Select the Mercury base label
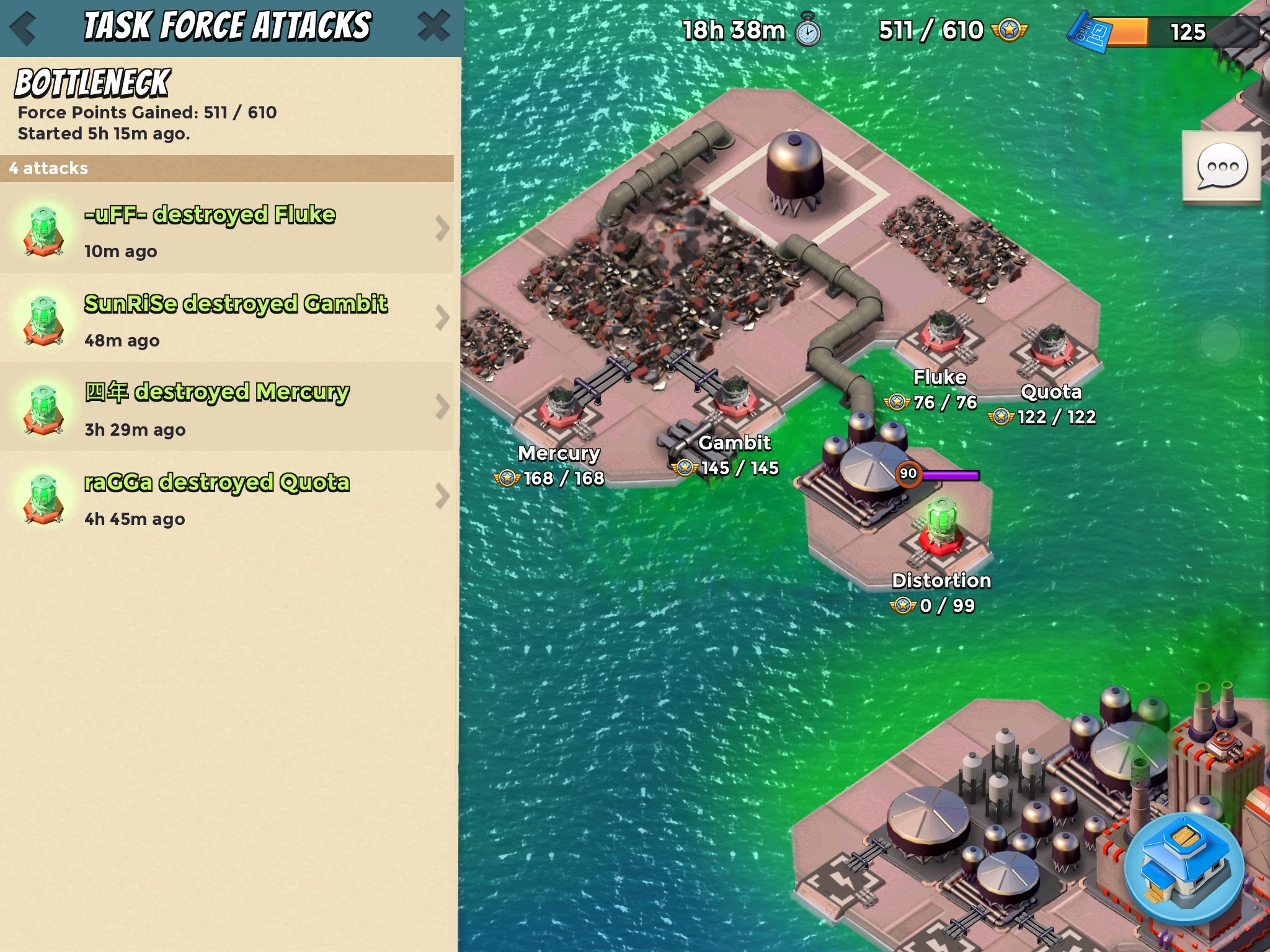 558,454
